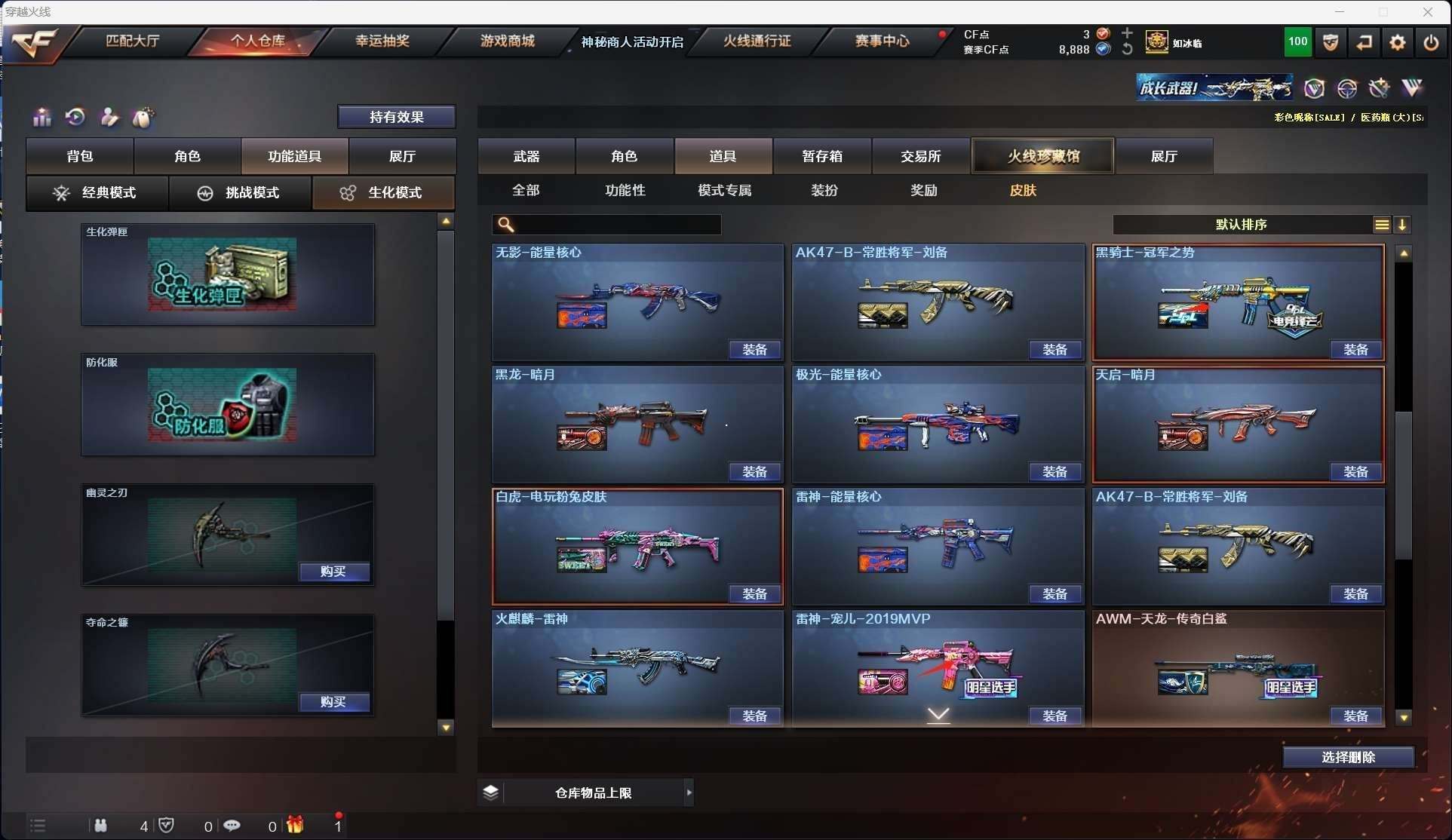Buy the 幽灵之刃 item

[x=333, y=572]
